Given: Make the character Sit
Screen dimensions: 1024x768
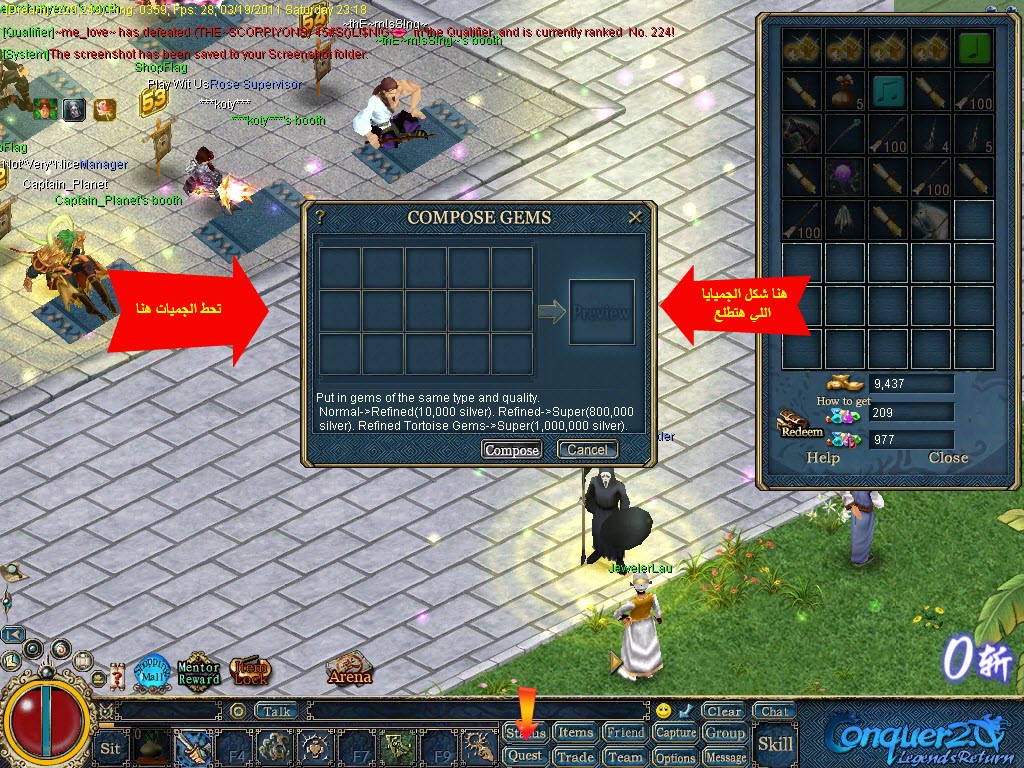Looking at the screenshot, I should pos(111,748).
